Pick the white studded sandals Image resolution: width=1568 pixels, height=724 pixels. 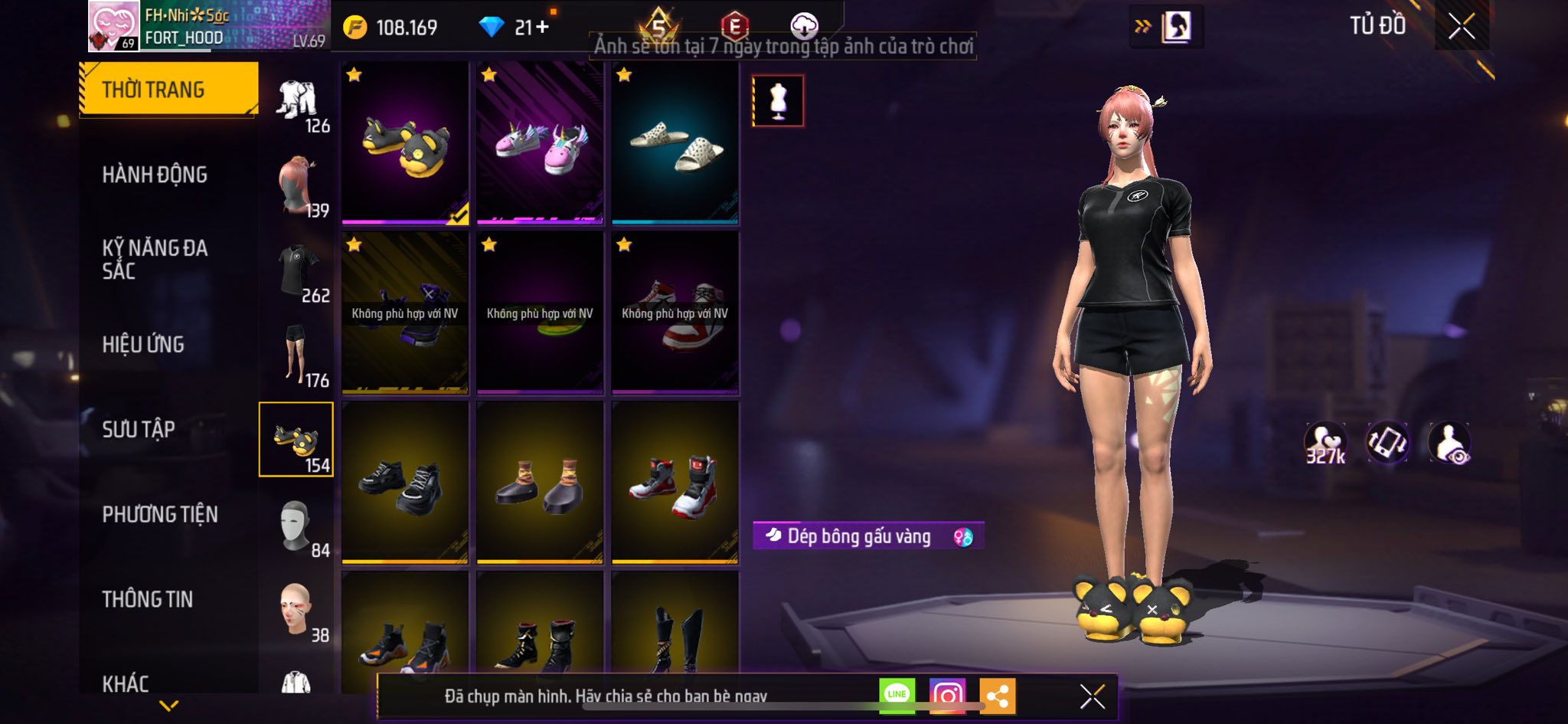tap(675, 143)
